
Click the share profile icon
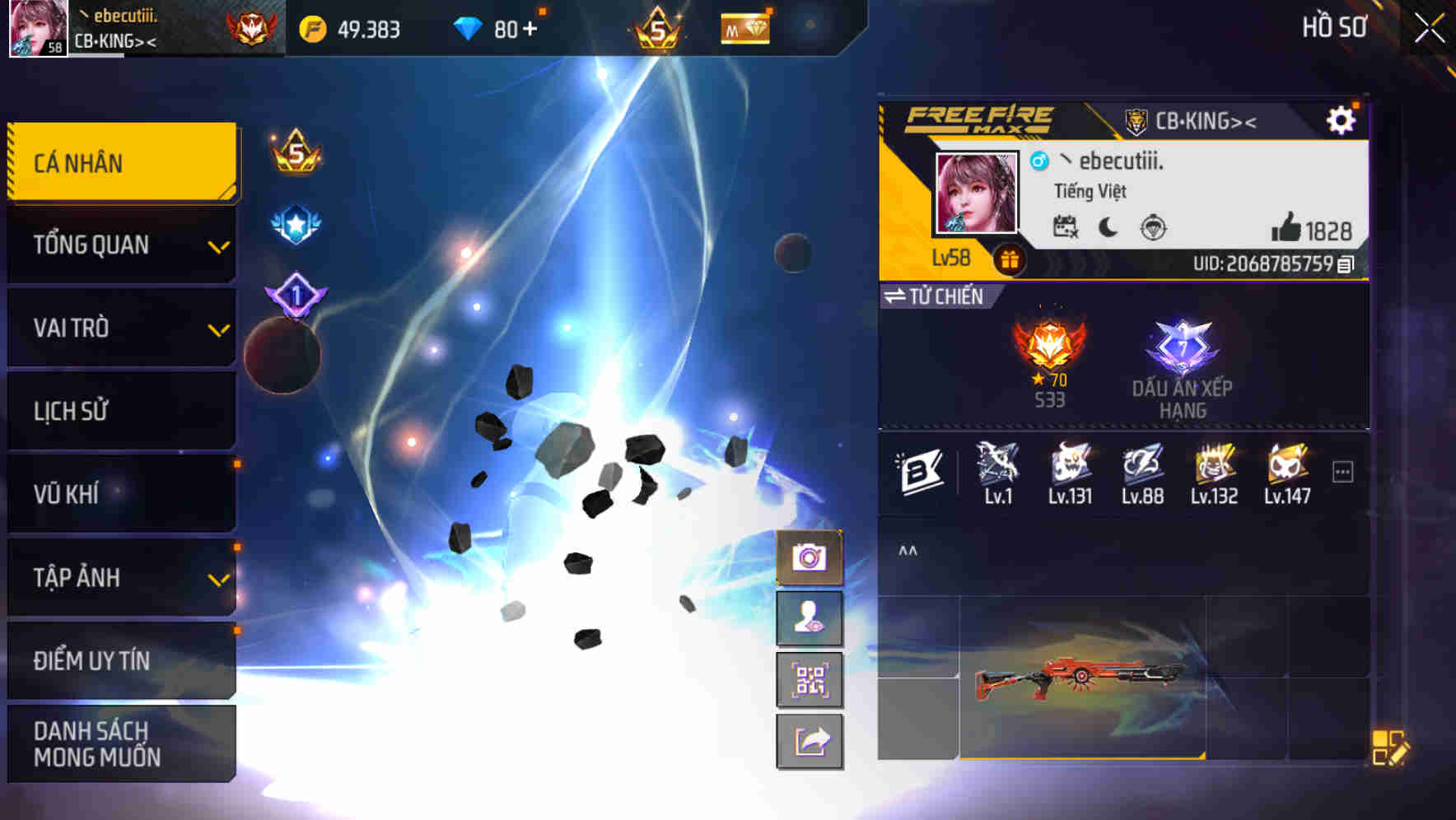click(x=810, y=741)
